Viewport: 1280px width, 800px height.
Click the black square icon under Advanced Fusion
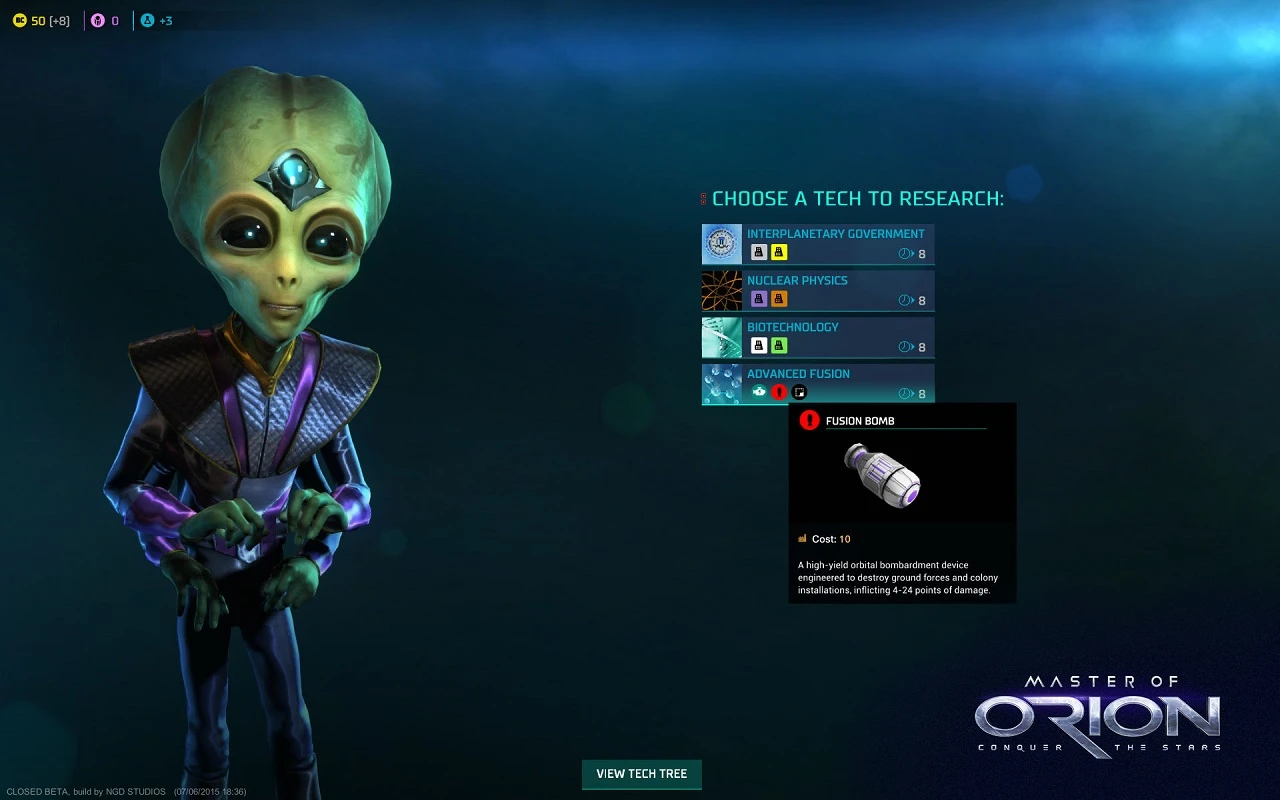coord(798,393)
